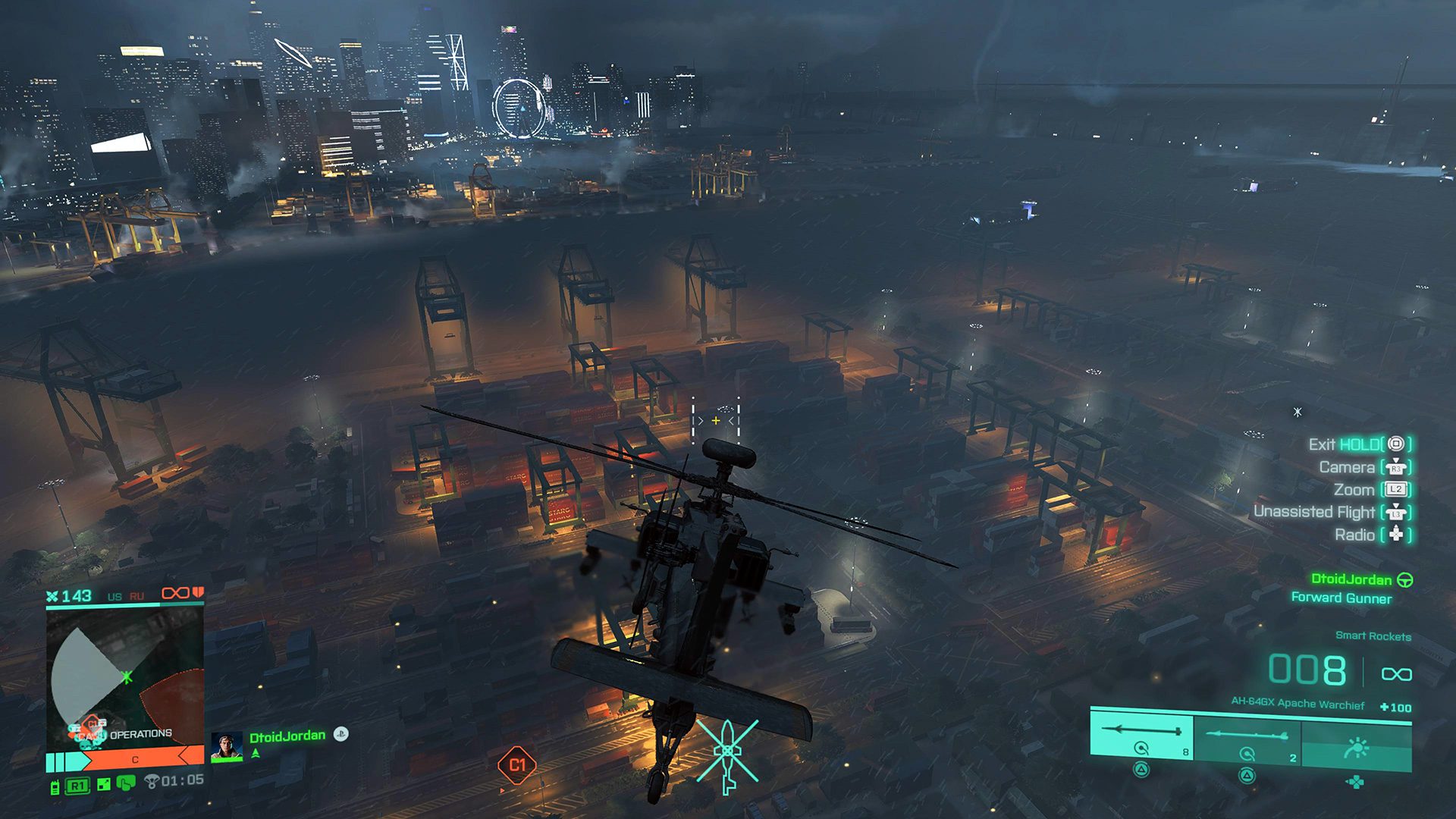This screenshot has width=1456, height=819.
Task: Switch to the missile slot with 2 ammo
Action: tap(1247, 735)
